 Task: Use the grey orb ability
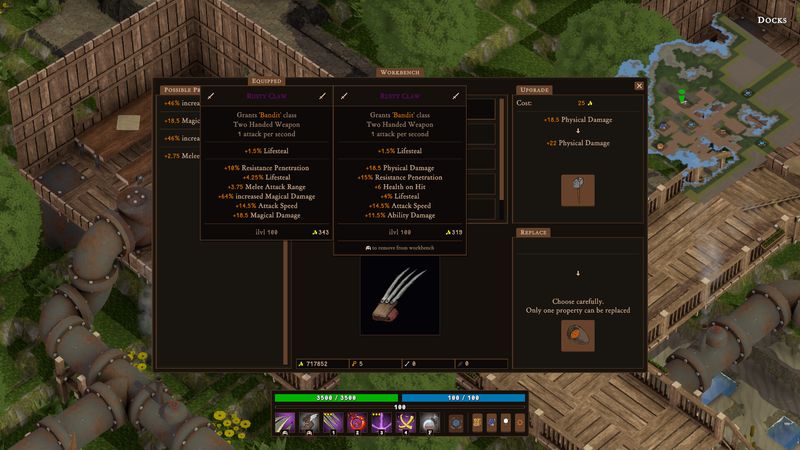428,424
